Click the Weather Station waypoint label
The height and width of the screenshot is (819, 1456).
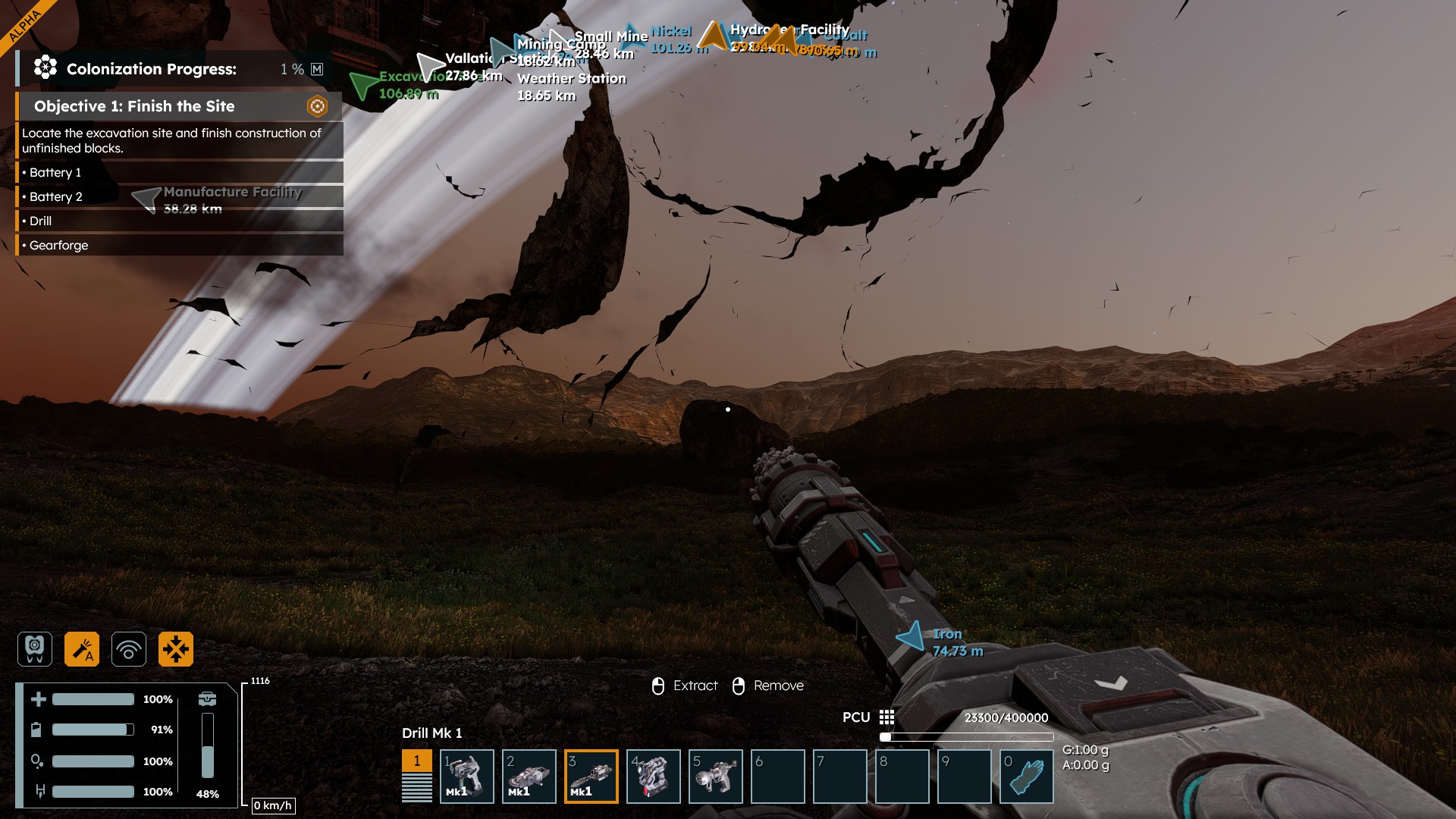click(x=572, y=78)
